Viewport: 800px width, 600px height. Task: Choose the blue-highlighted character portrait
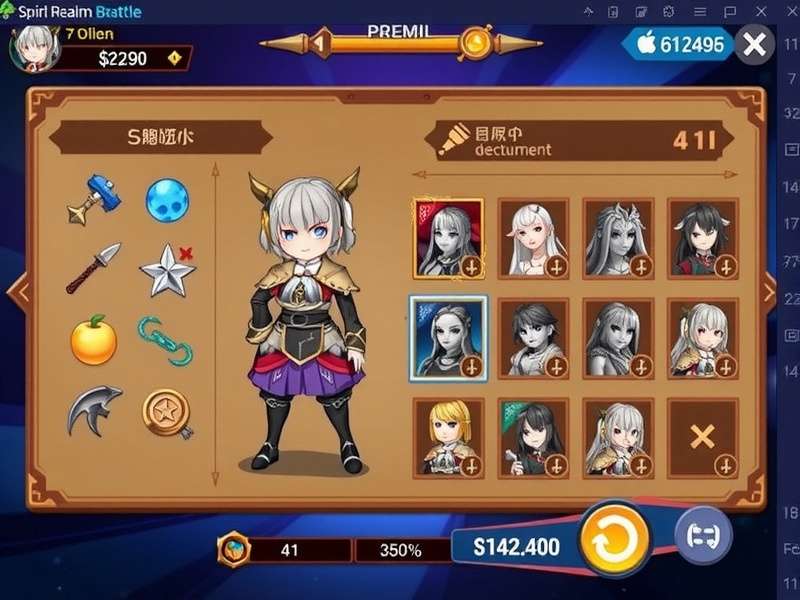pos(447,338)
